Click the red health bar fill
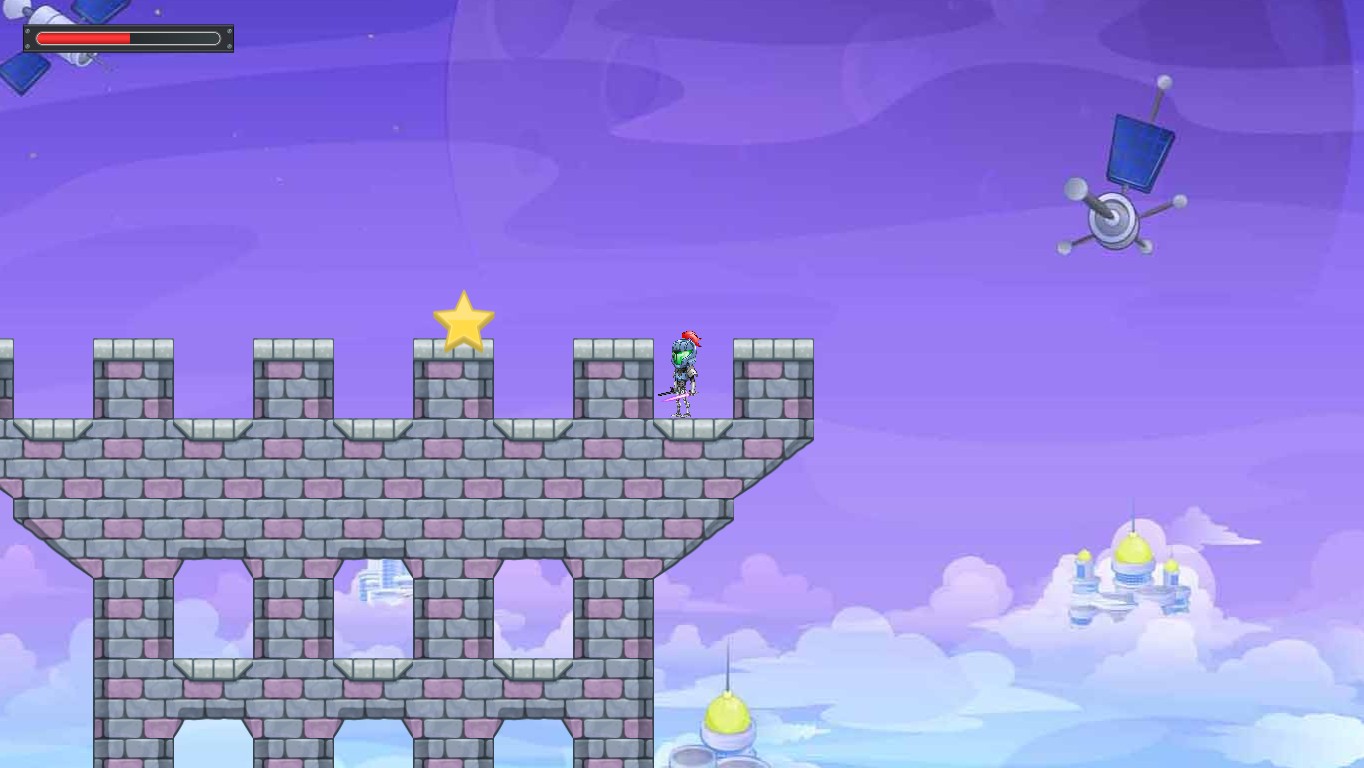Viewport: 1364px width, 768px height. point(85,39)
